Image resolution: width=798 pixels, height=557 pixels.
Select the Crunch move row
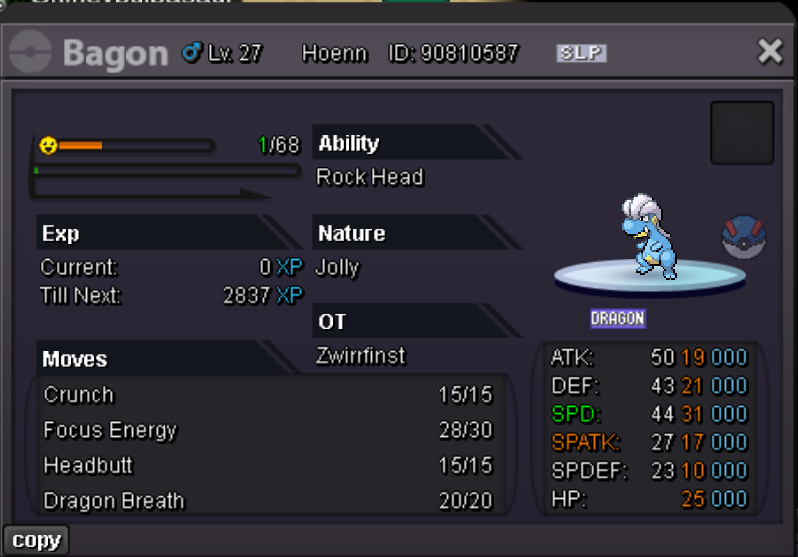[x=268, y=395]
